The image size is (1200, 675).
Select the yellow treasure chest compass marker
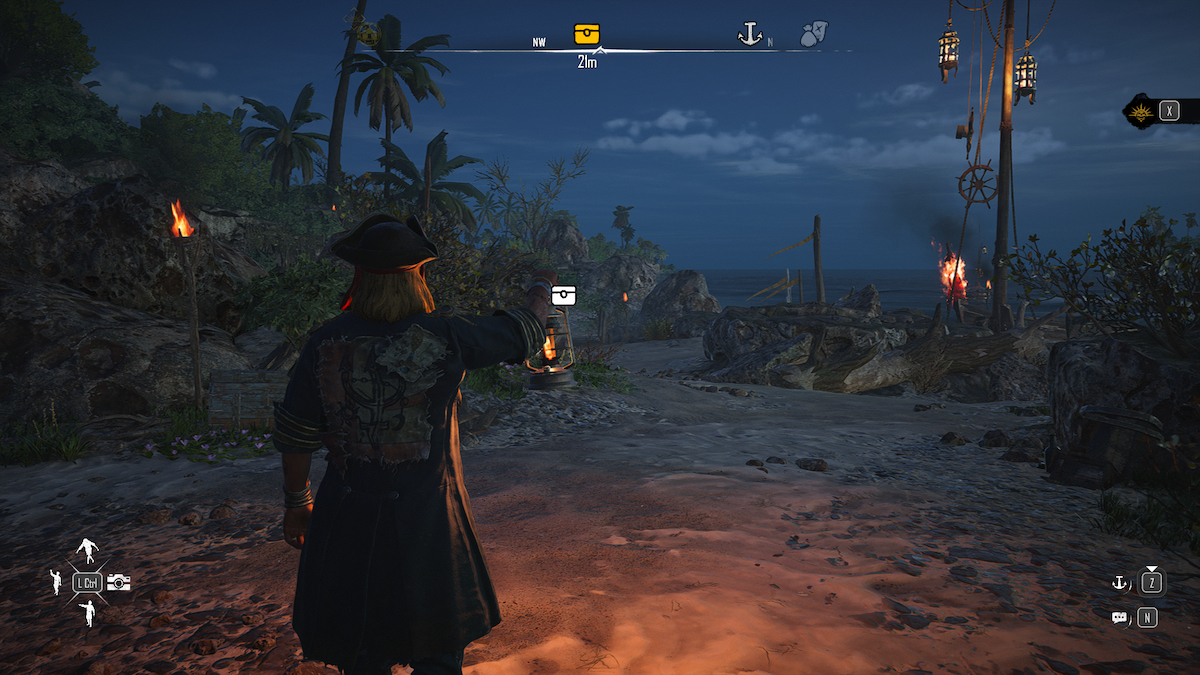pyautogui.click(x=587, y=34)
